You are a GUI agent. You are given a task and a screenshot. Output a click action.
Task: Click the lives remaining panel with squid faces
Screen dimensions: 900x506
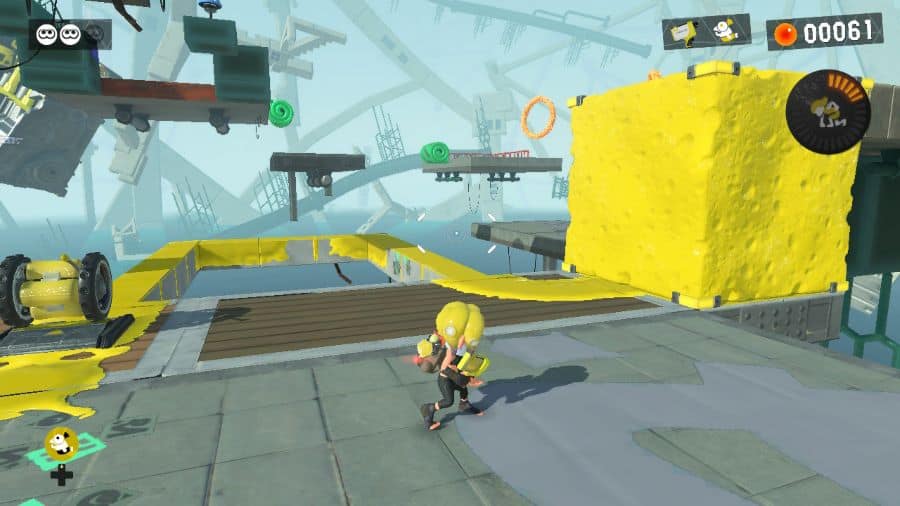point(70,34)
